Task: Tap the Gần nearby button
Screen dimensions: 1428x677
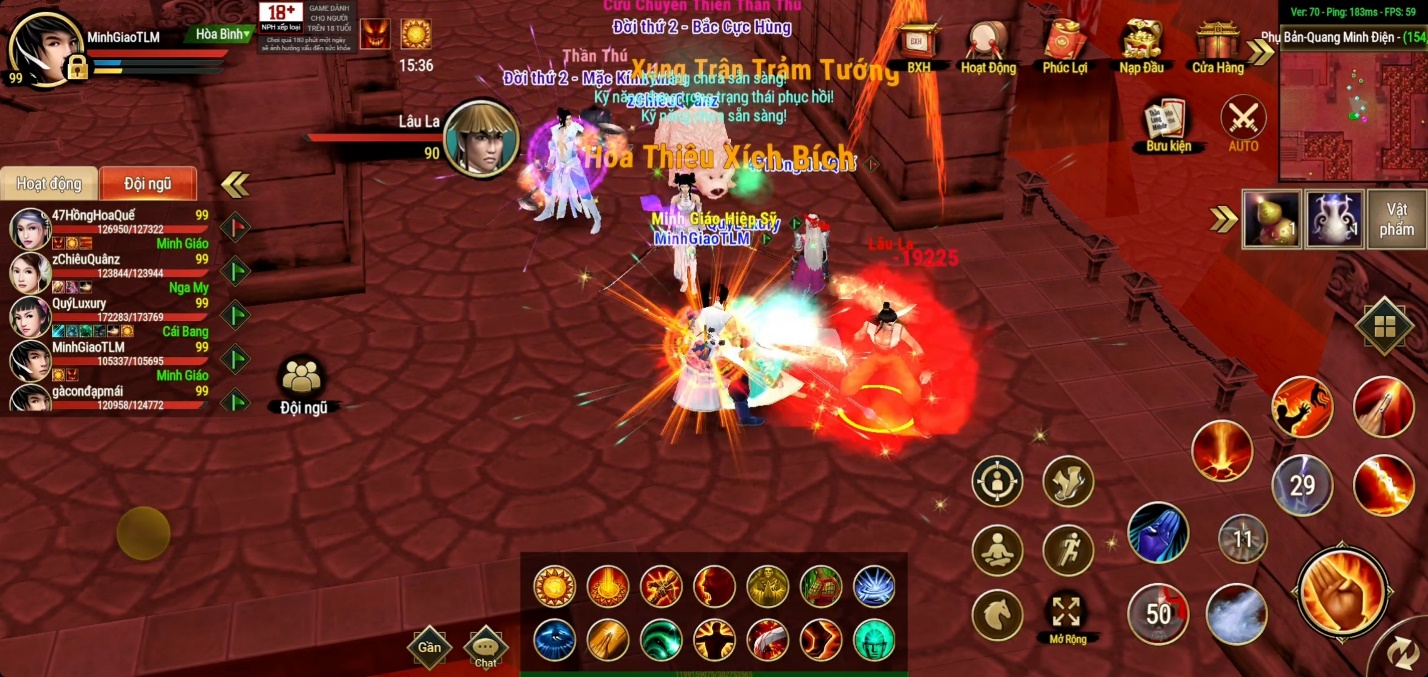Action: pos(429,646)
